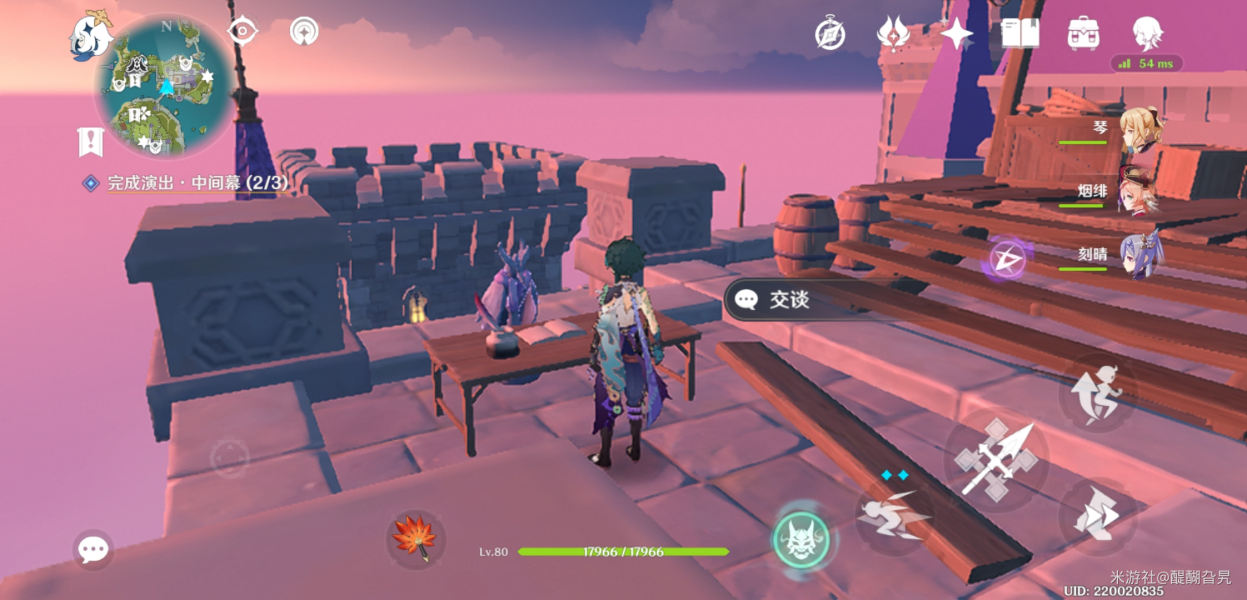This screenshot has height=600, width=1247.
Task: Switch to party member 琴
Action: tap(1138, 130)
